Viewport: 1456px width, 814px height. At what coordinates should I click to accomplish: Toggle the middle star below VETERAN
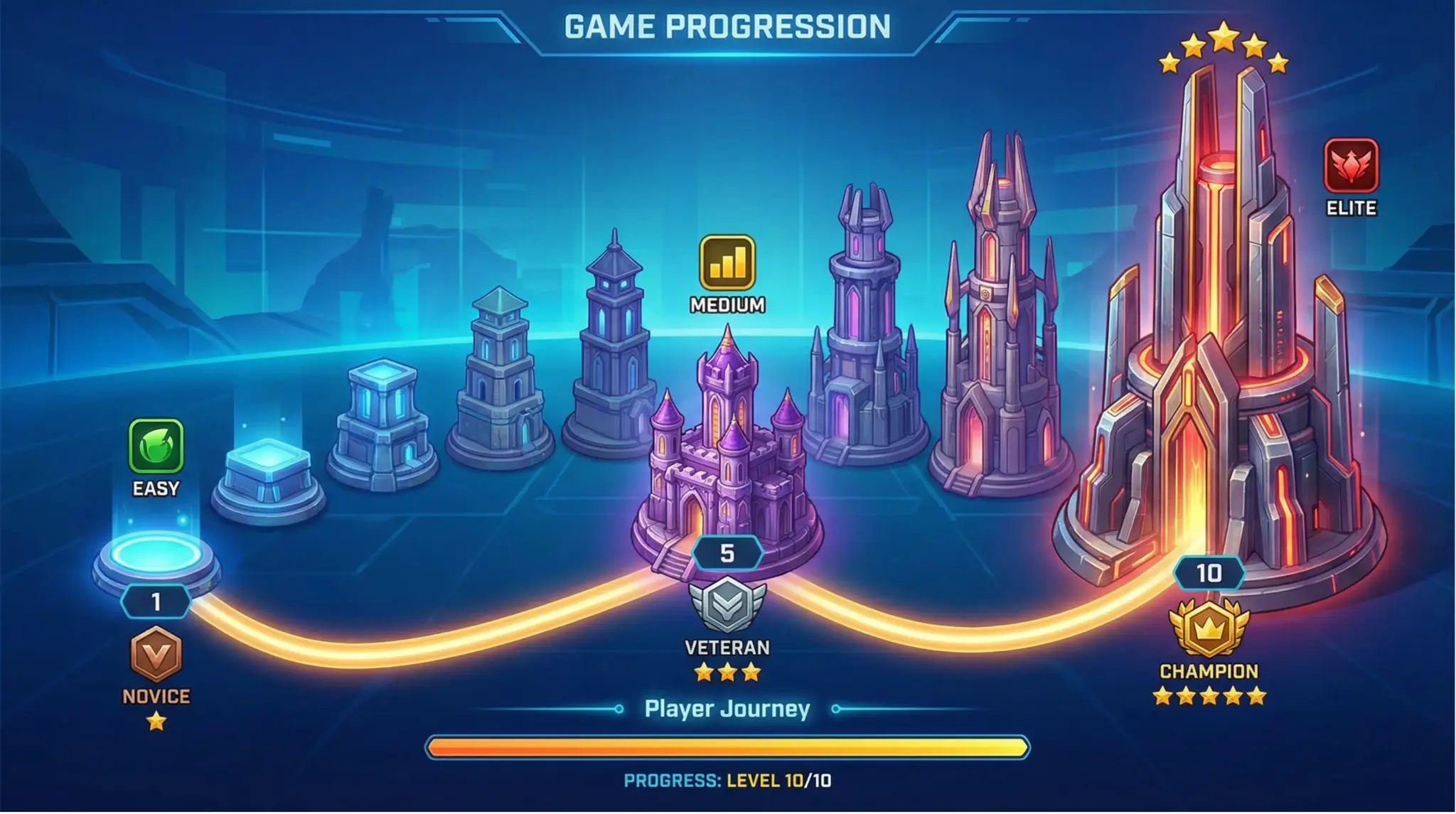point(726,670)
